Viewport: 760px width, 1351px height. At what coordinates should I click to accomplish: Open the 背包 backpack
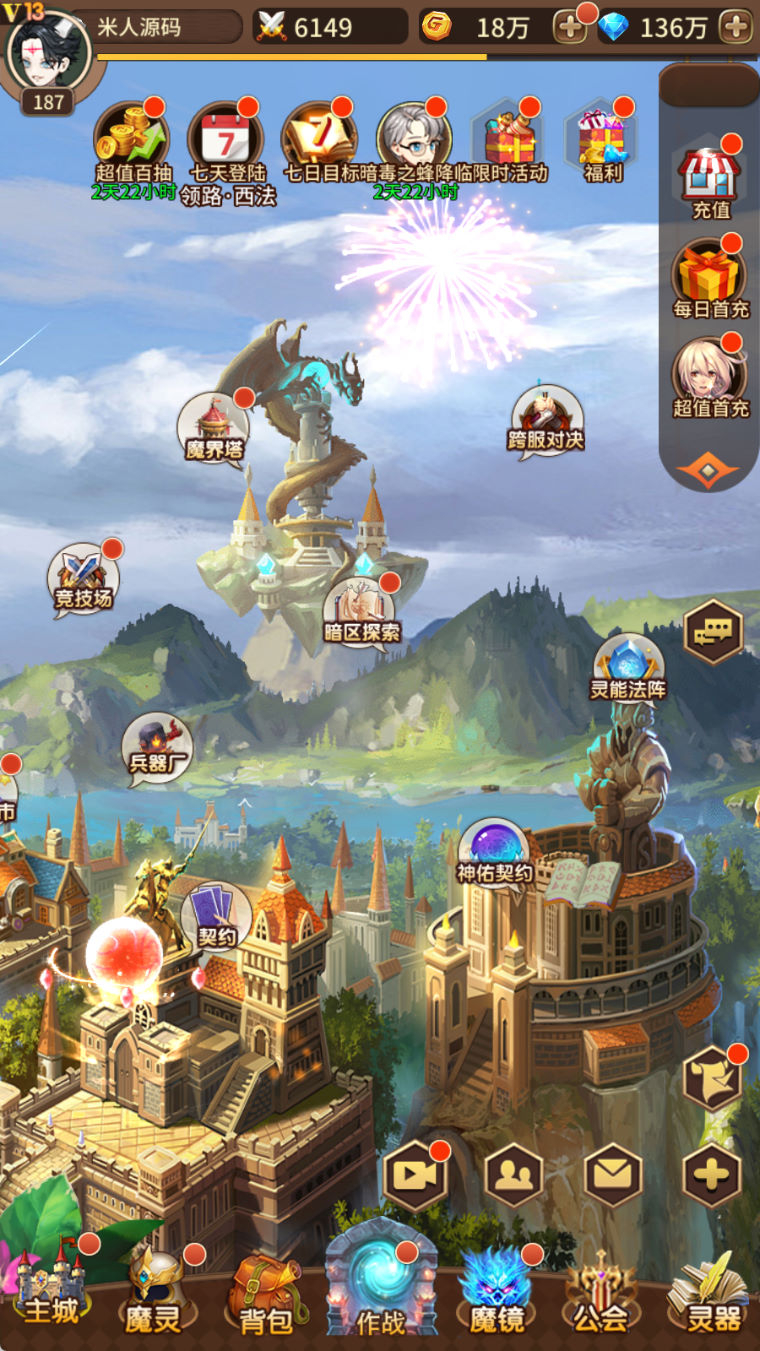tap(266, 1294)
